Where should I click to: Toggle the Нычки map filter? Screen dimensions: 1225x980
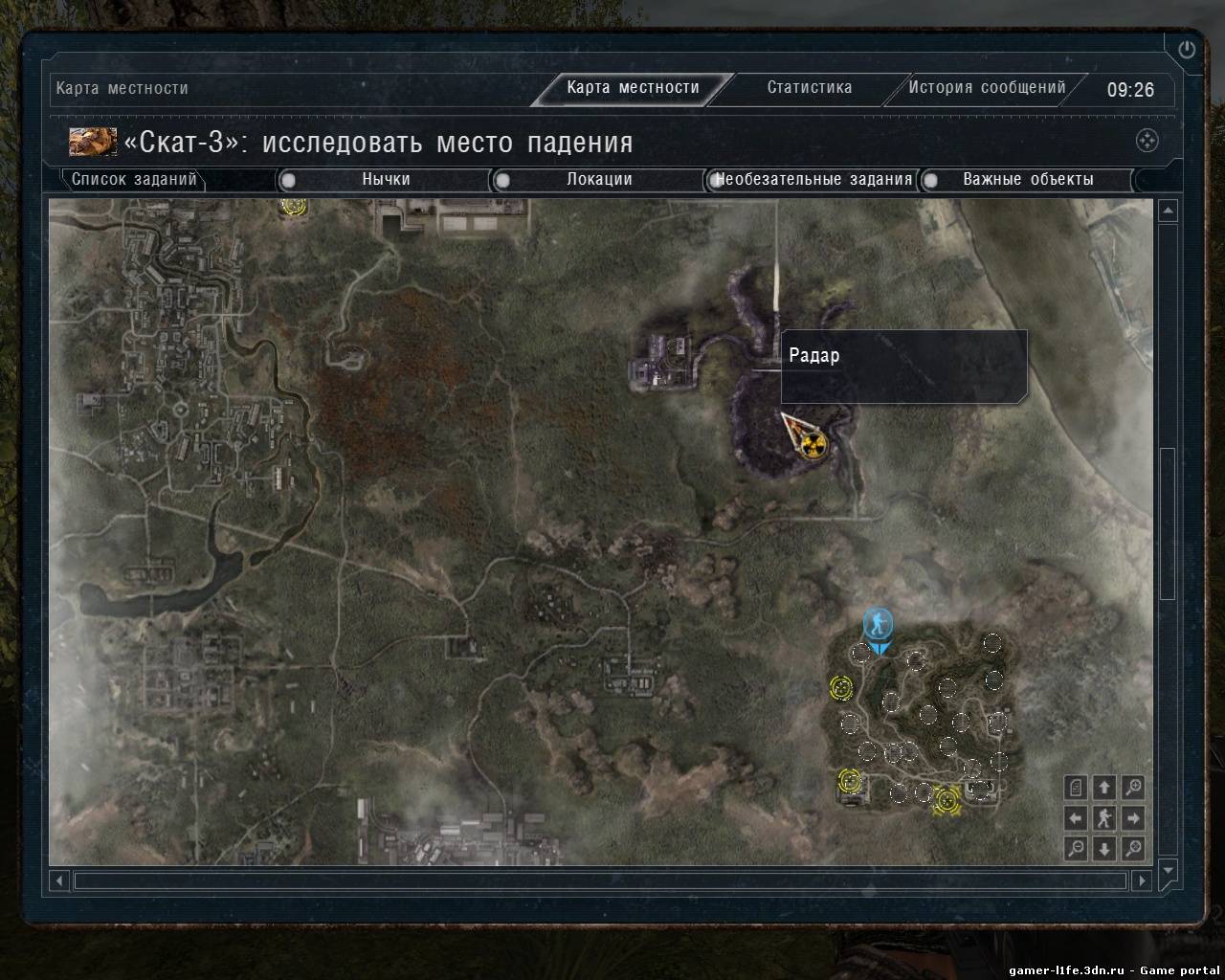pos(288,180)
